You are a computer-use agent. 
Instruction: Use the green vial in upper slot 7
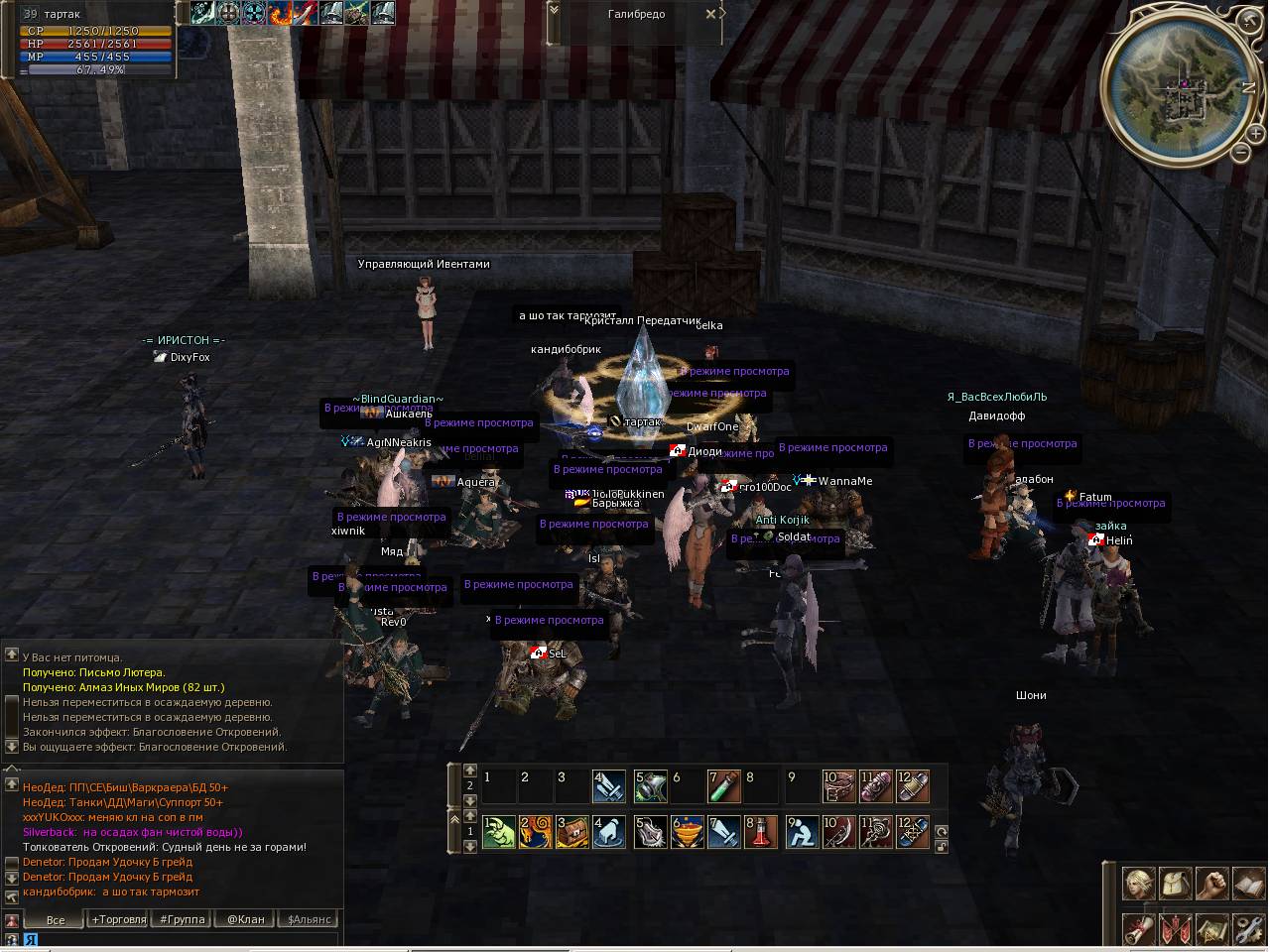(x=724, y=786)
